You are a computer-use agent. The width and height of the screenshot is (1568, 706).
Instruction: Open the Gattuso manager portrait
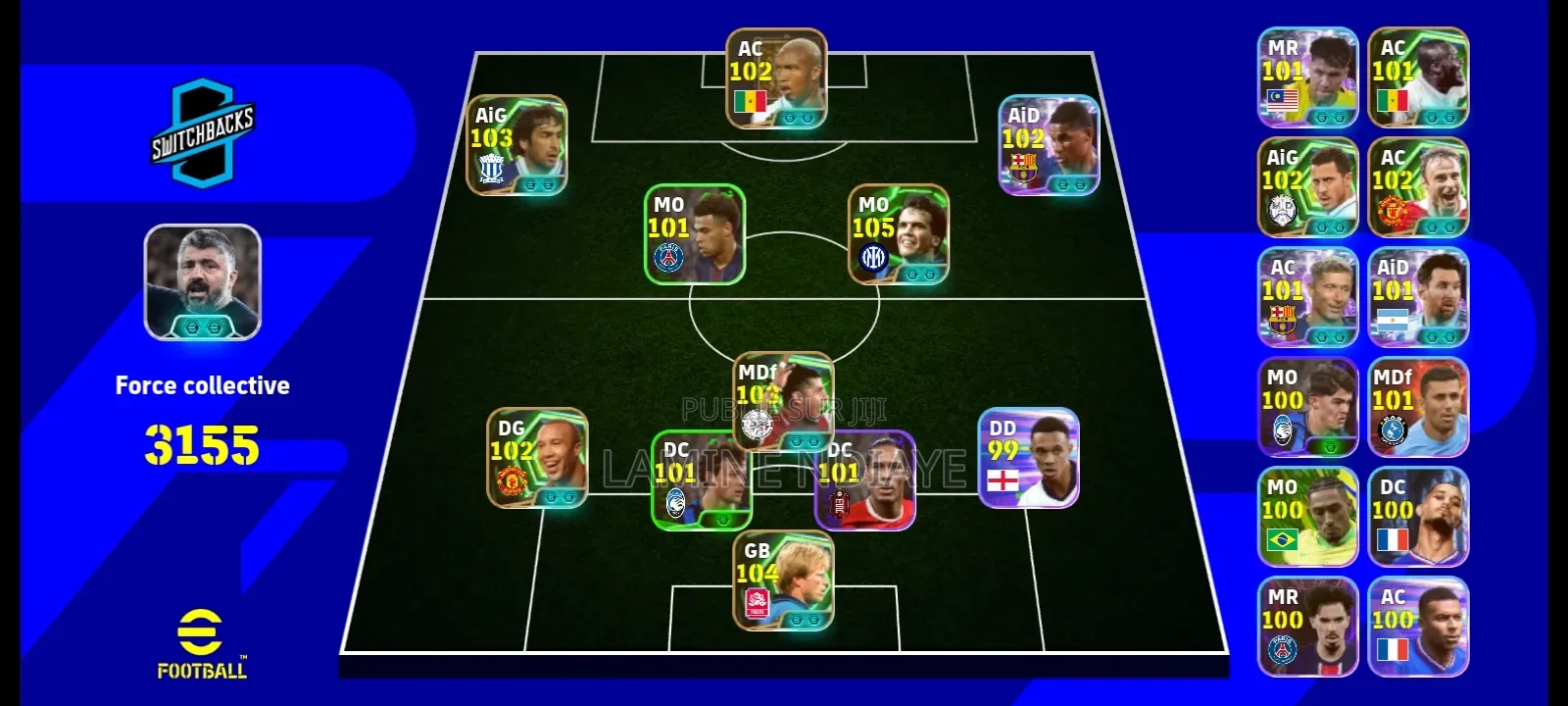(x=202, y=284)
